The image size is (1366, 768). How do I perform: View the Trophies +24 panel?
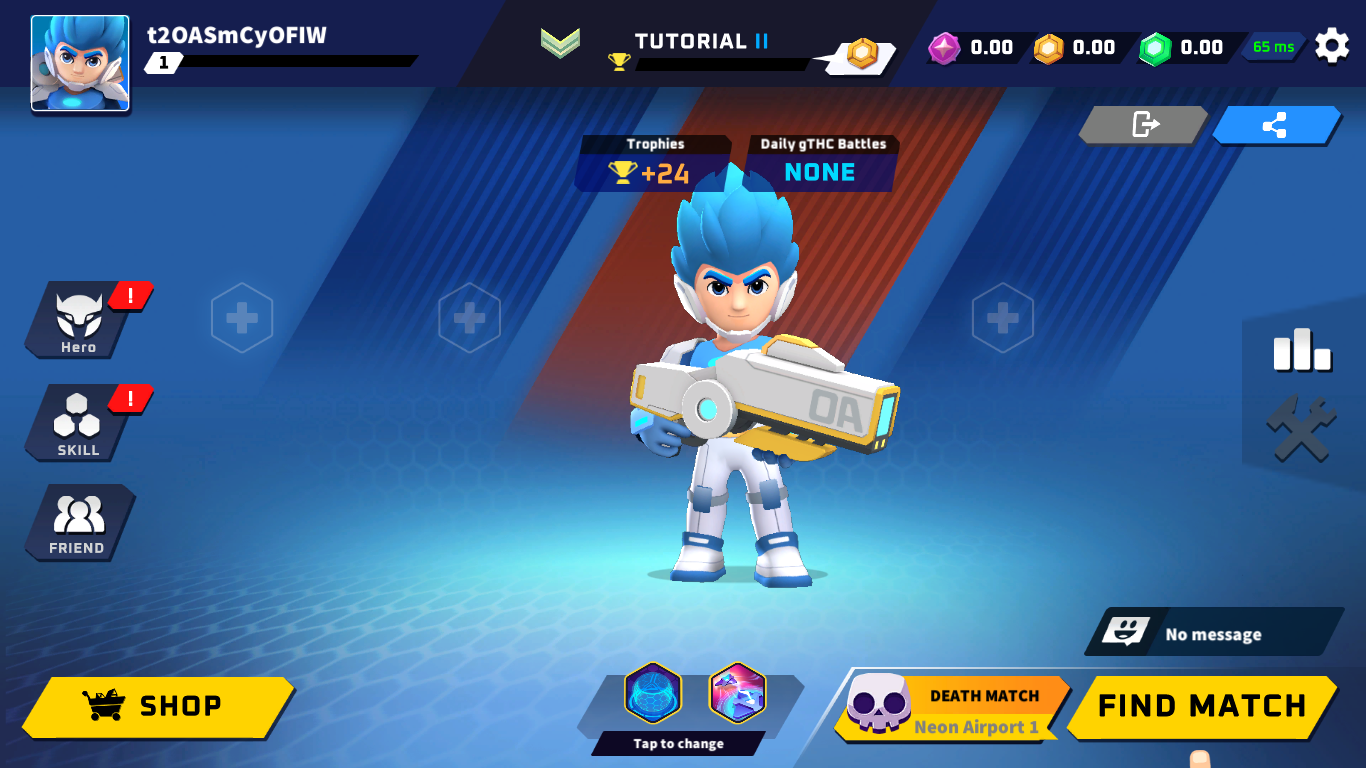click(653, 164)
